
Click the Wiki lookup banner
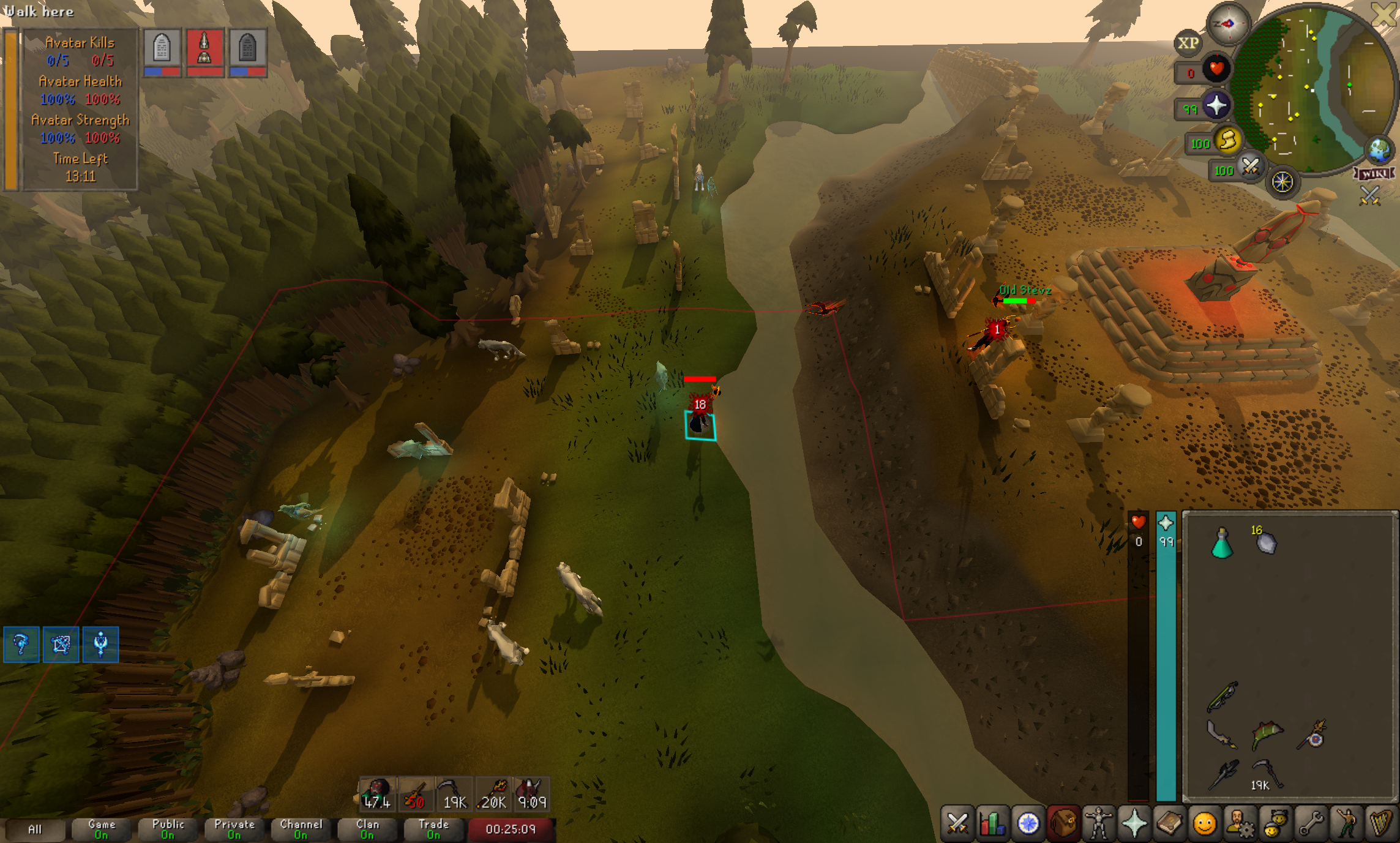click(1375, 174)
